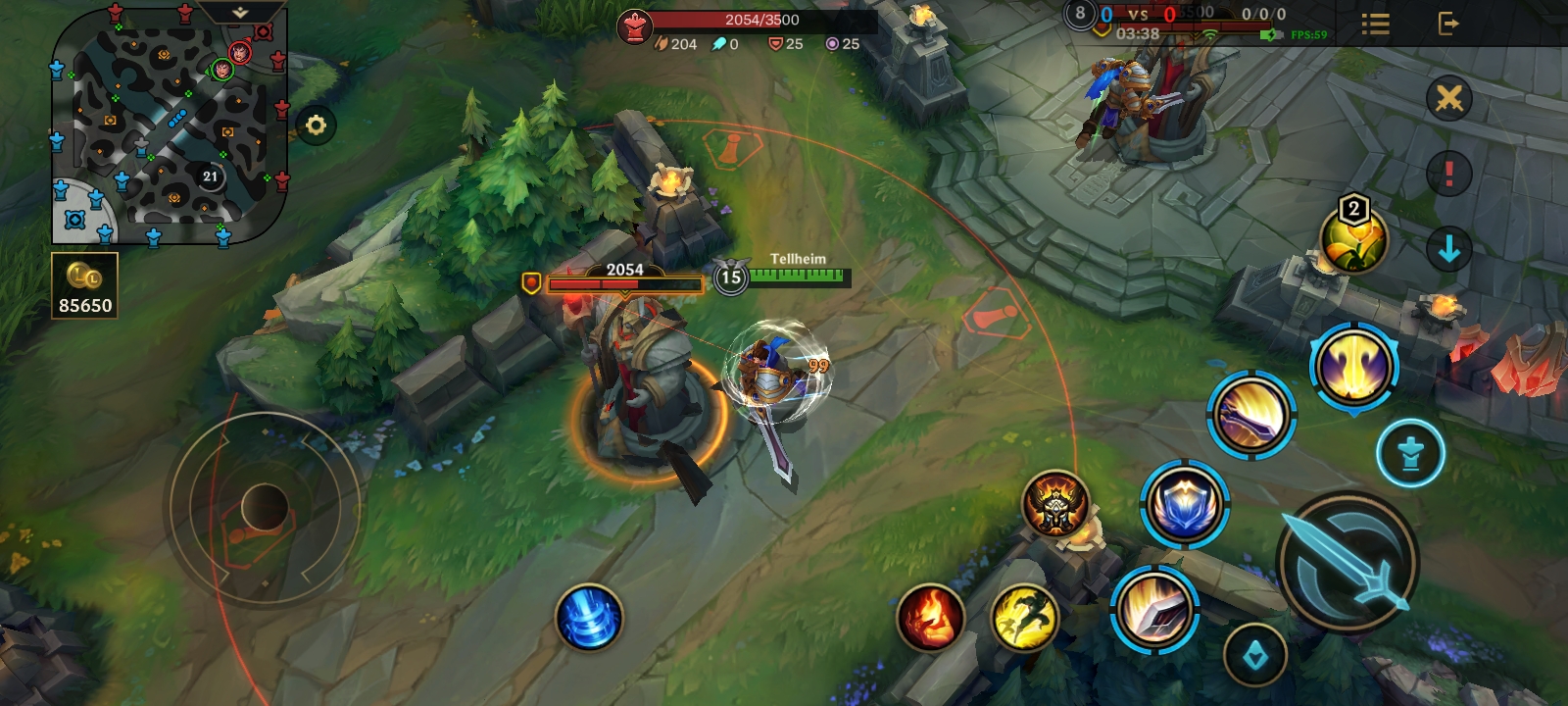Use the sword-slash Decisive Strike ability
This screenshot has width=1568, height=706.
tap(1155, 607)
